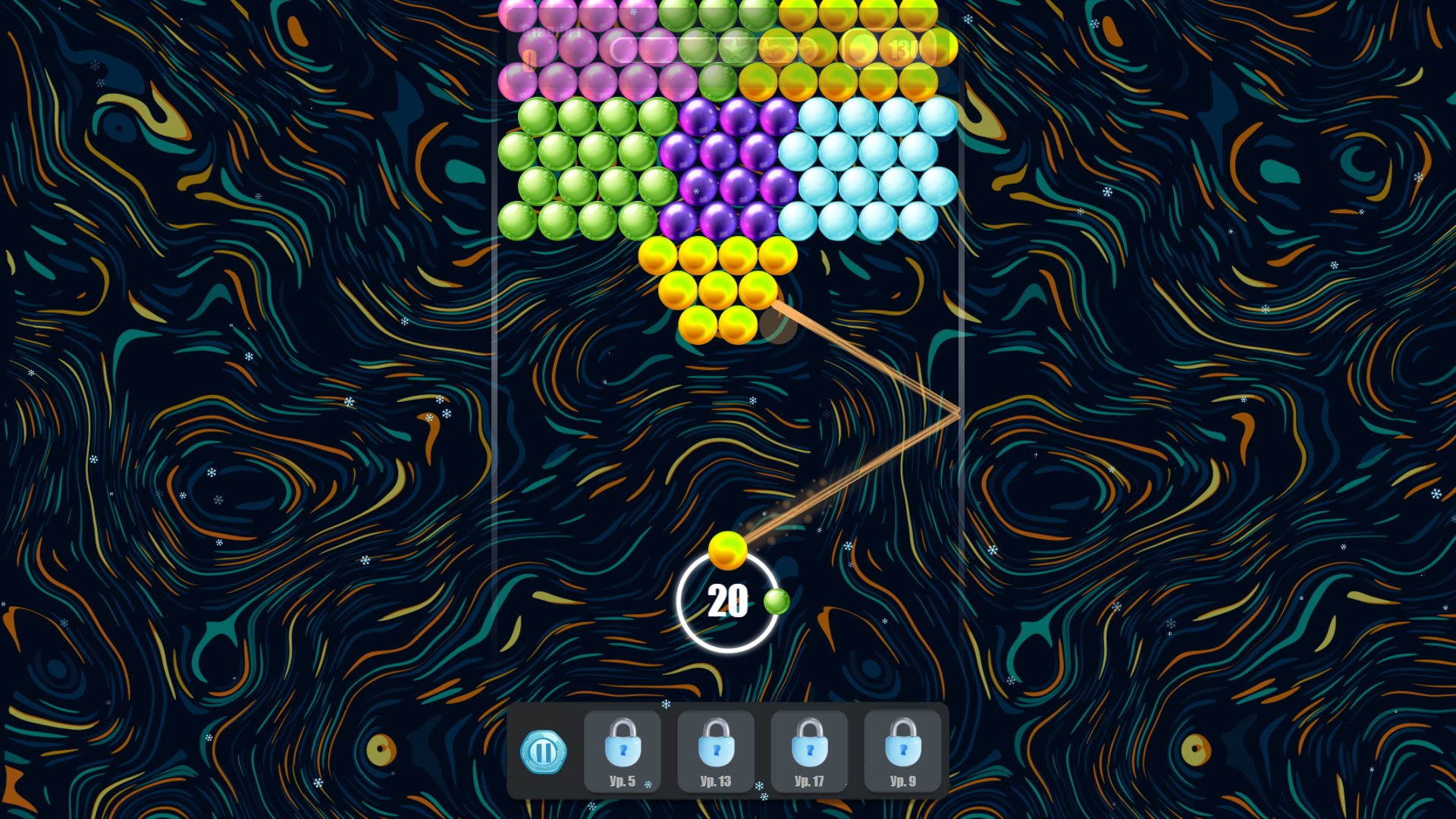Click the score display showing 0
The width and height of the screenshot is (1456, 819).
(529, 58)
